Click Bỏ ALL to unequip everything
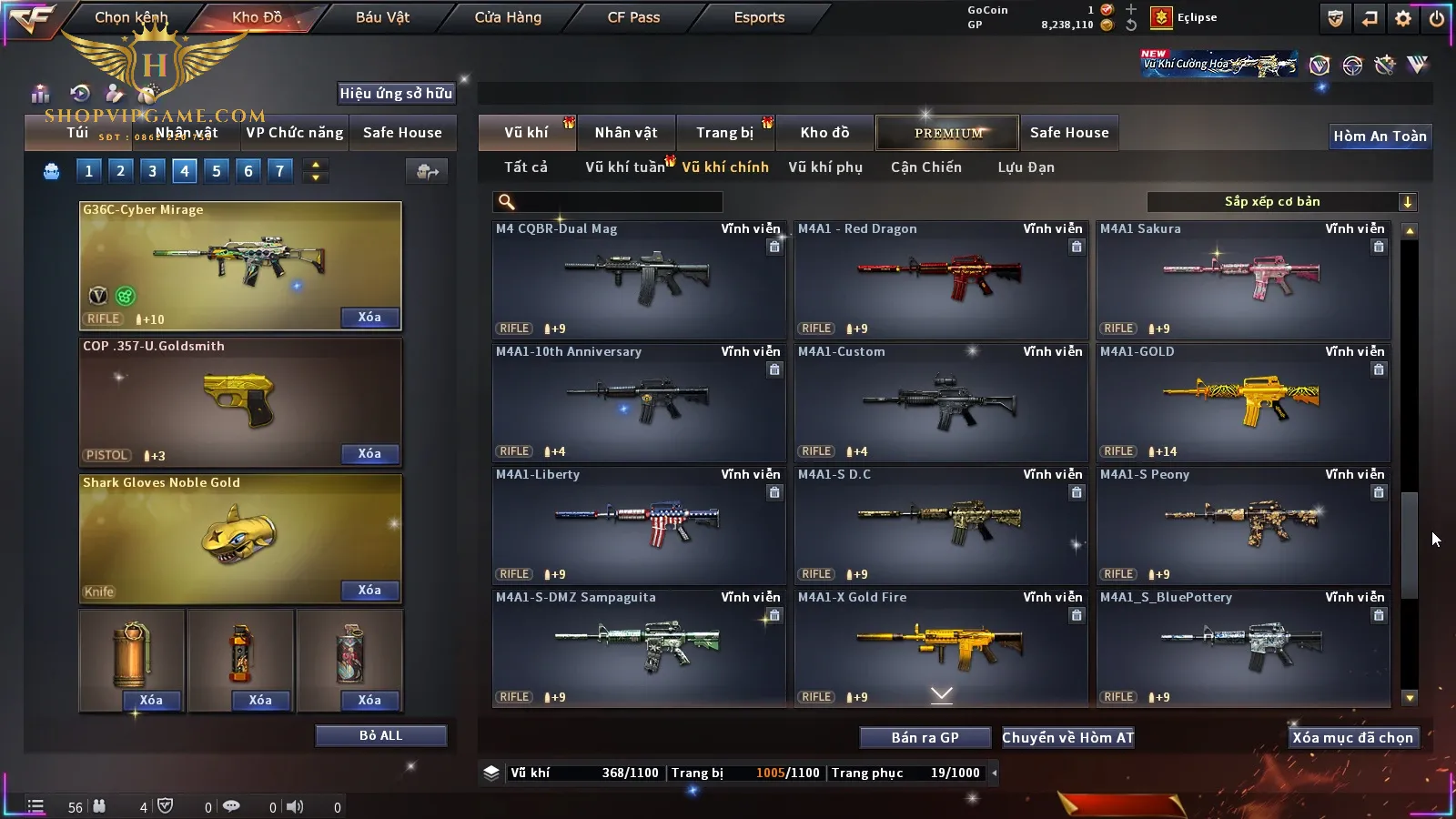Viewport: 1456px width, 819px height. click(380, 735)
